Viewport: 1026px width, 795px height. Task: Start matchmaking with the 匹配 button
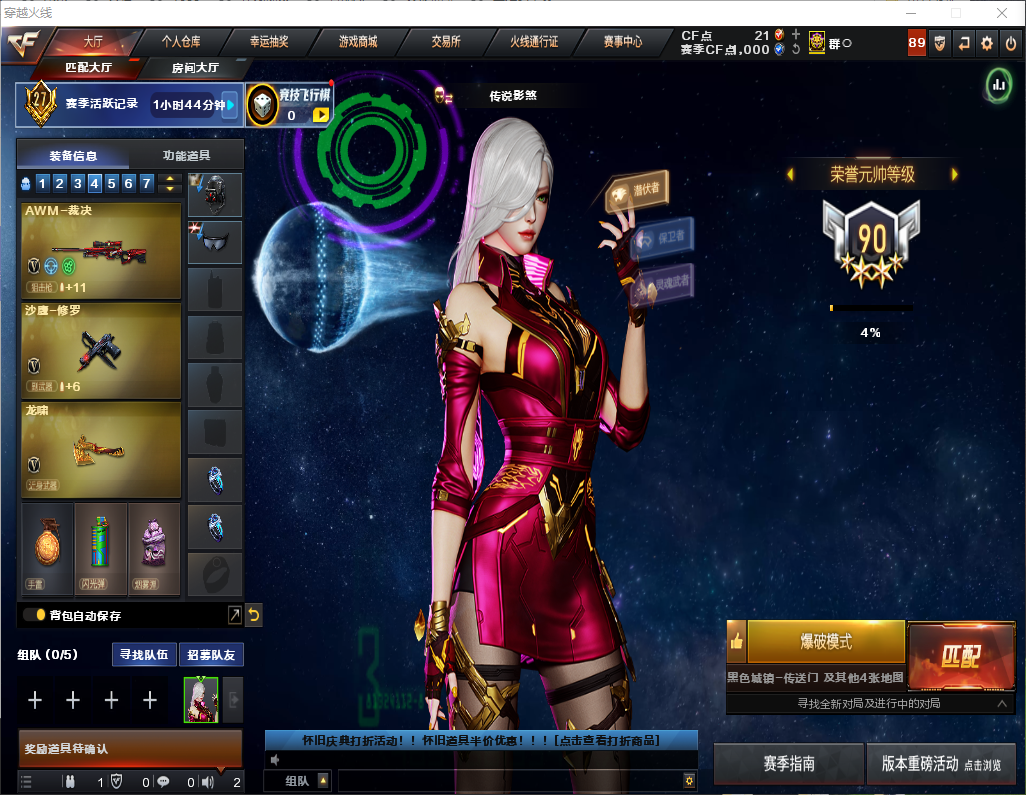960,655
